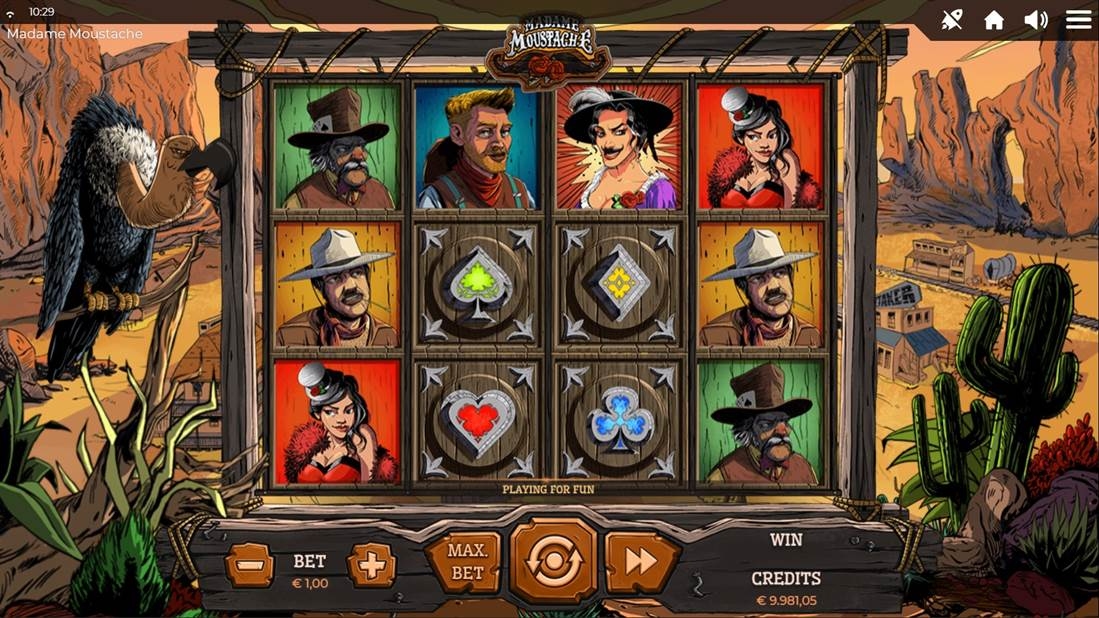Decrease the bet with the minus button

[x=249, y=566]
